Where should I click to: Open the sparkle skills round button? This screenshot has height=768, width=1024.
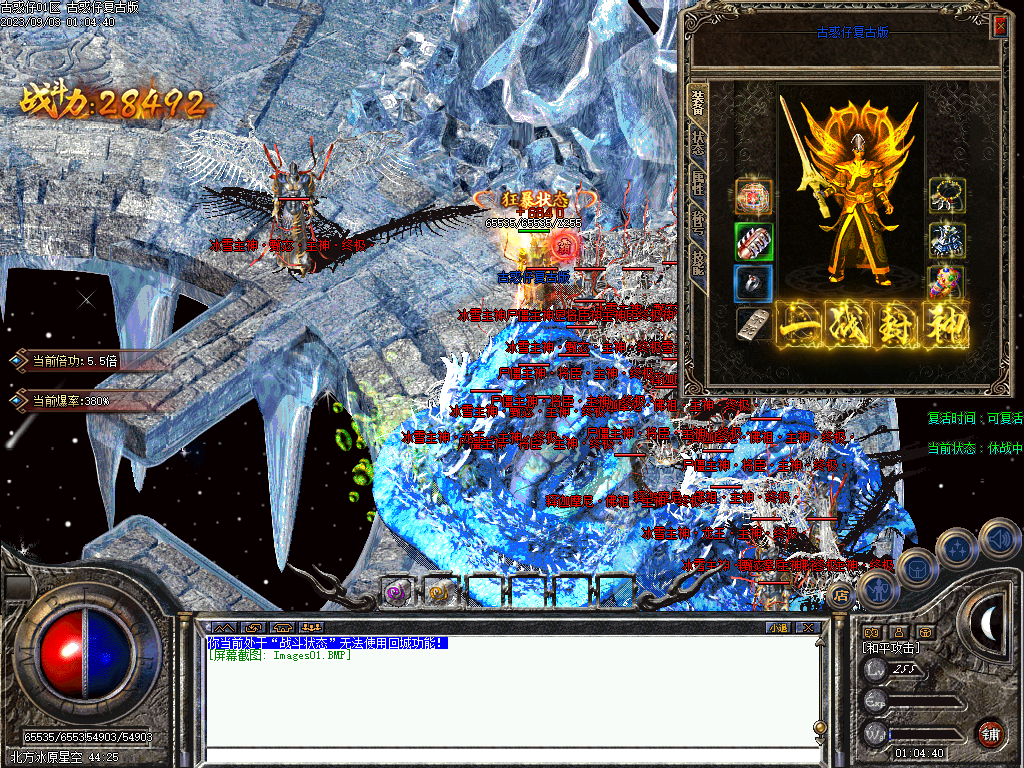click(x=957, y=548)
